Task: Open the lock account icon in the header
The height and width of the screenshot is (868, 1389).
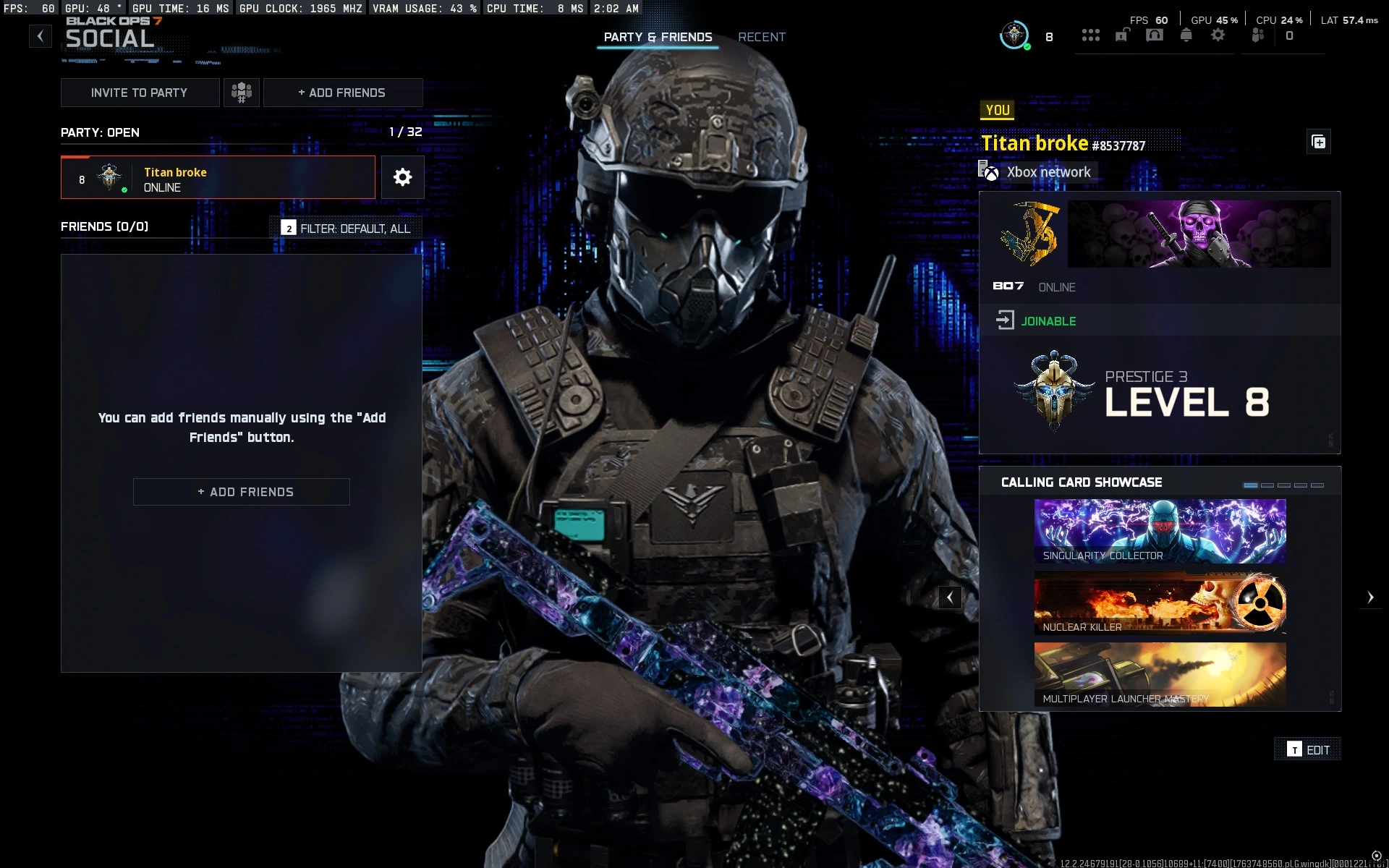Action: click(x=1123, y=35)
